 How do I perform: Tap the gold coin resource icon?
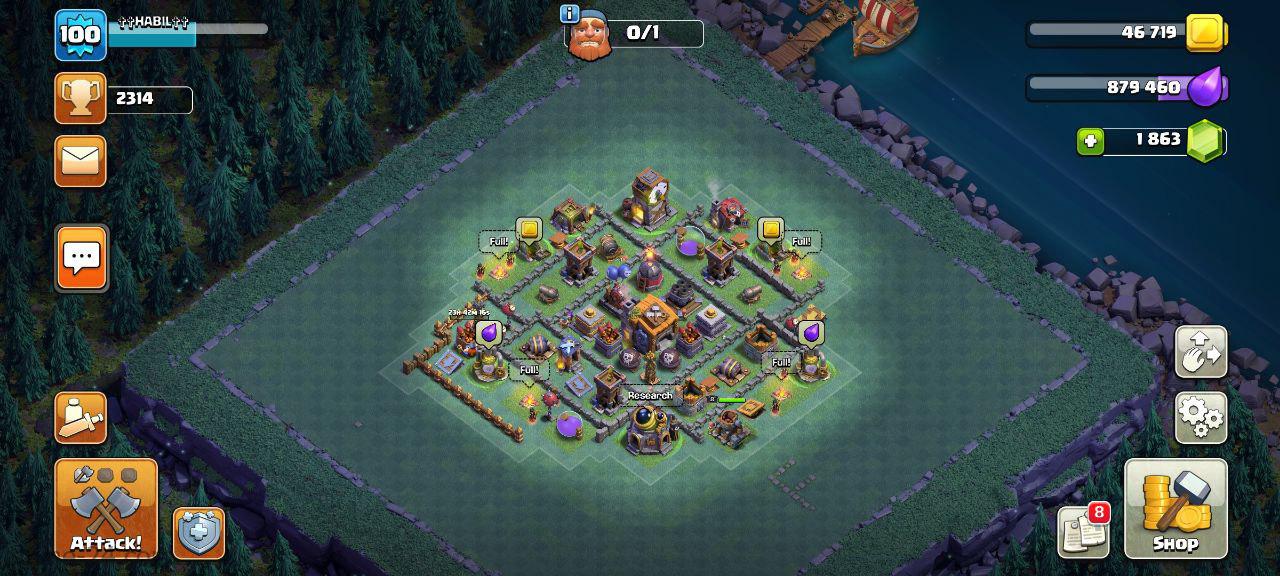point(1205,33)
